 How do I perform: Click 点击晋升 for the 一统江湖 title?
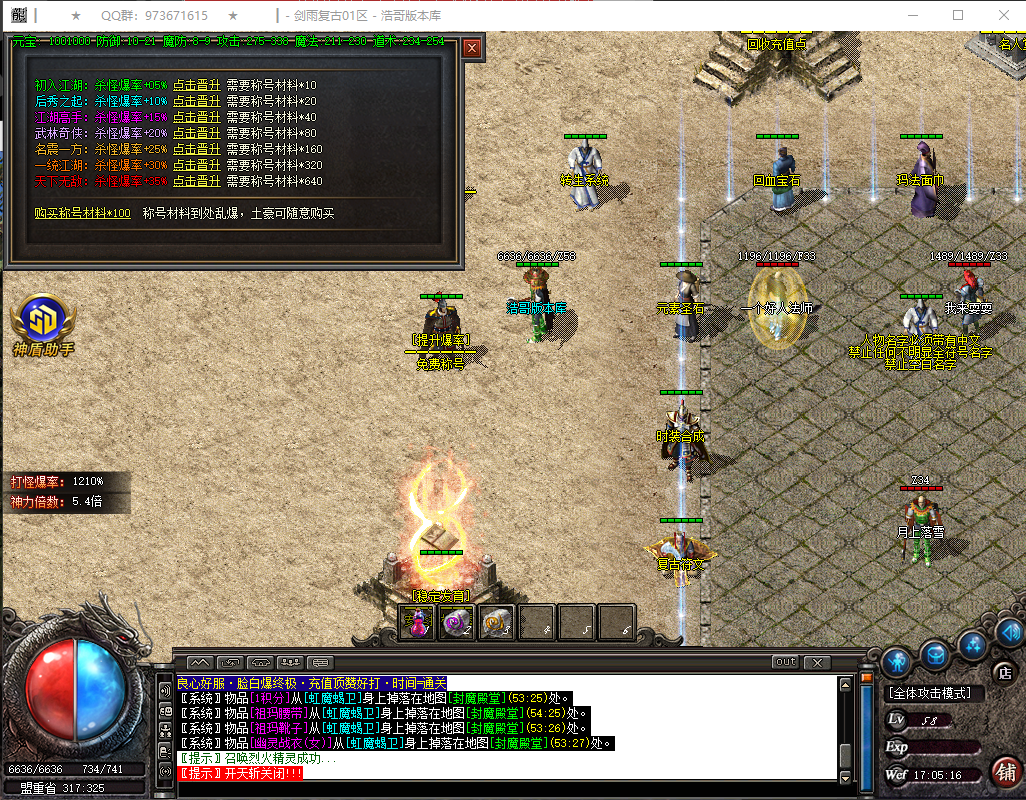(196, 165)
